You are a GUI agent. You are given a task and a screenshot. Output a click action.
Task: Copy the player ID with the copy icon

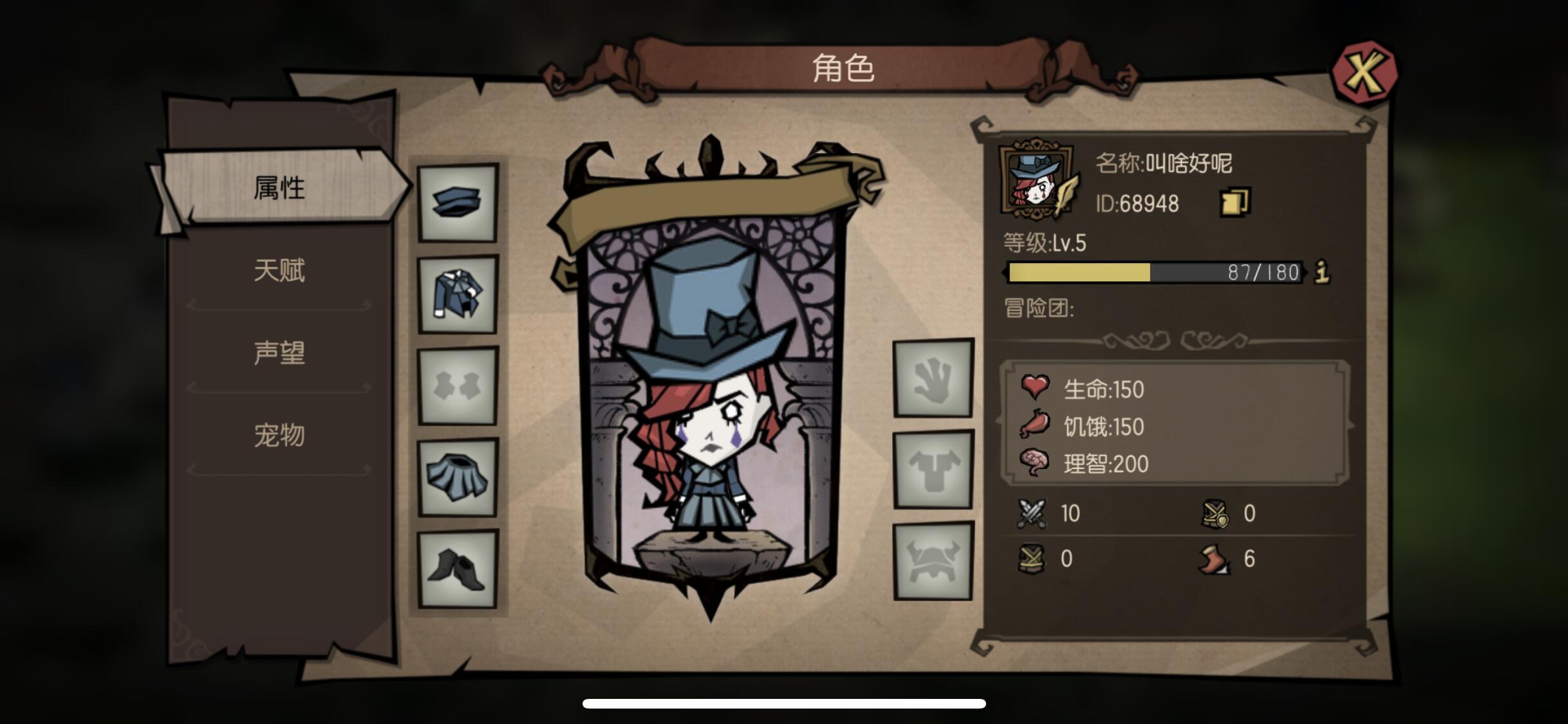click(1235, 203)
